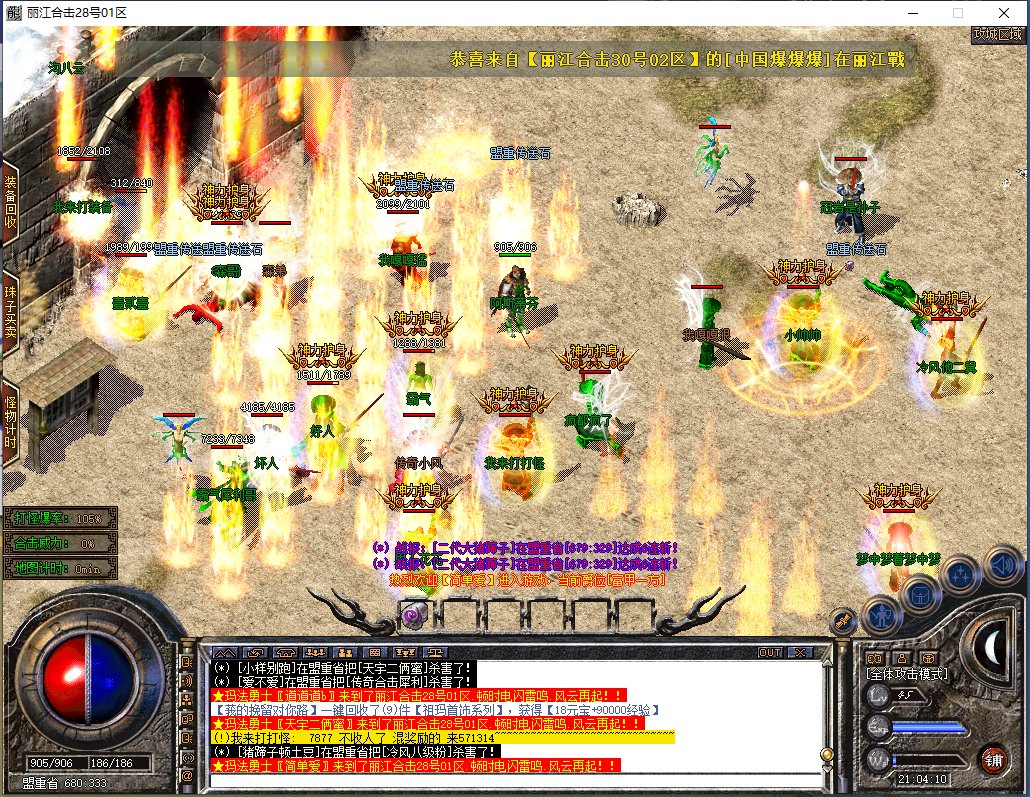Click the OUT button on chat panel
The height and width of the screenshot is (797, 1030).
pyautogui.click(x=769, y=652)
